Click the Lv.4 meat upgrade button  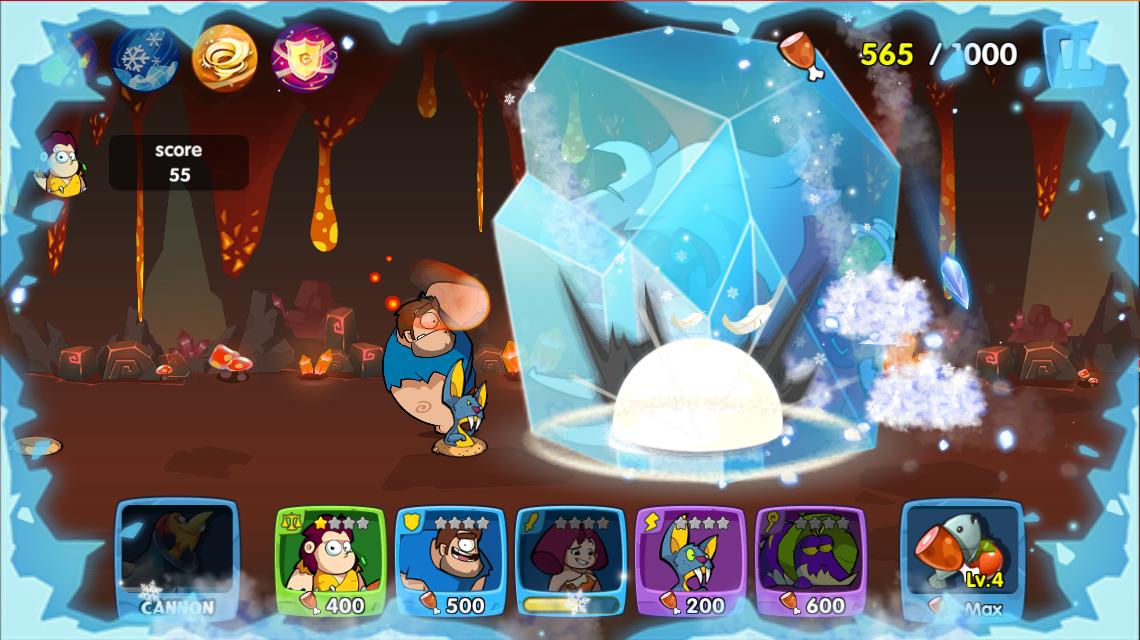coord(962,561)
